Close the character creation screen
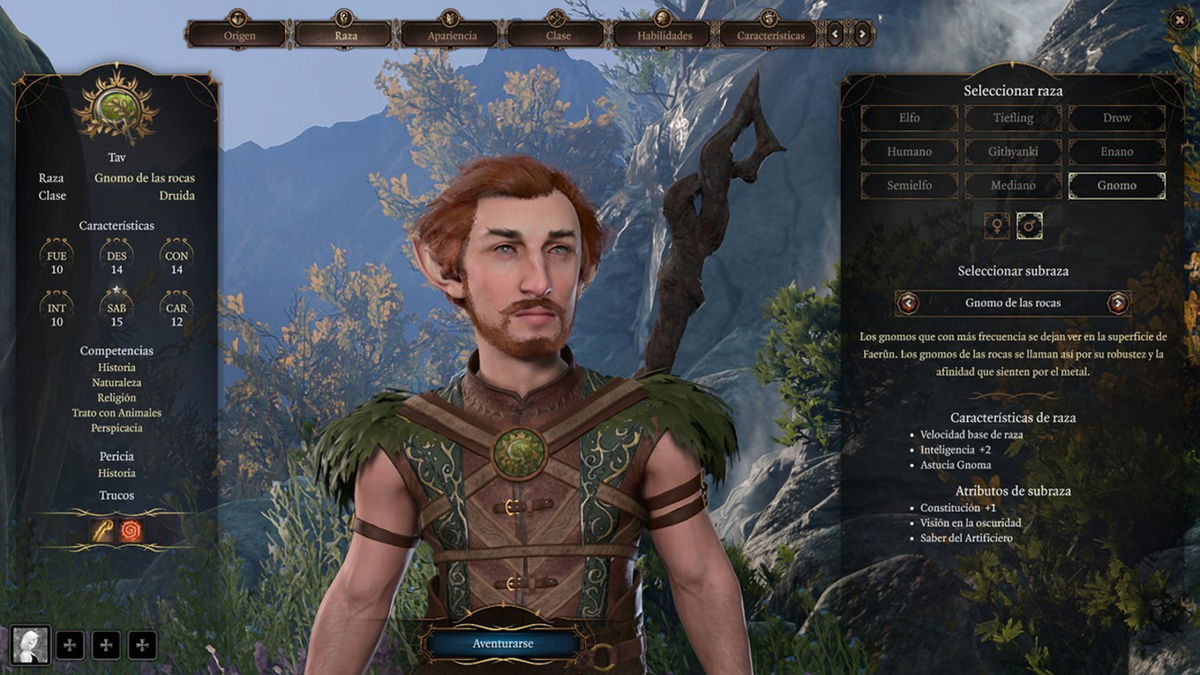1200x675 pixels. [x=1180, y=18]
